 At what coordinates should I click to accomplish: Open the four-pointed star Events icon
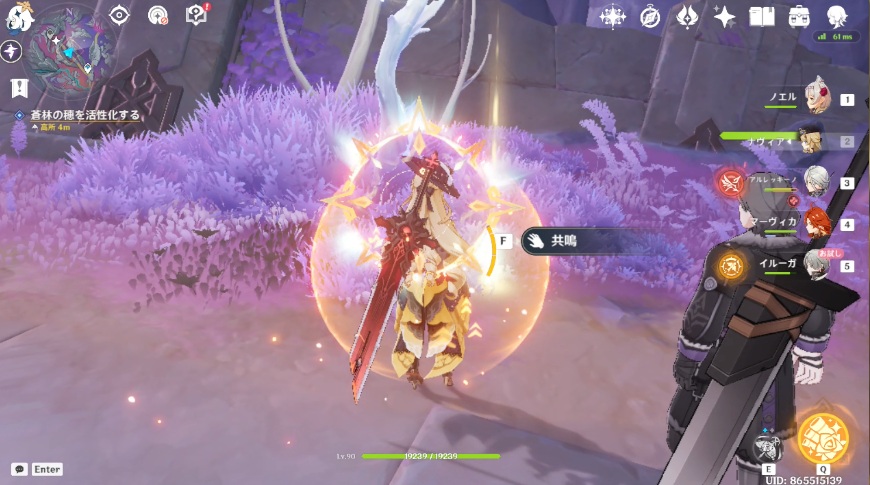tap(724, 17)
